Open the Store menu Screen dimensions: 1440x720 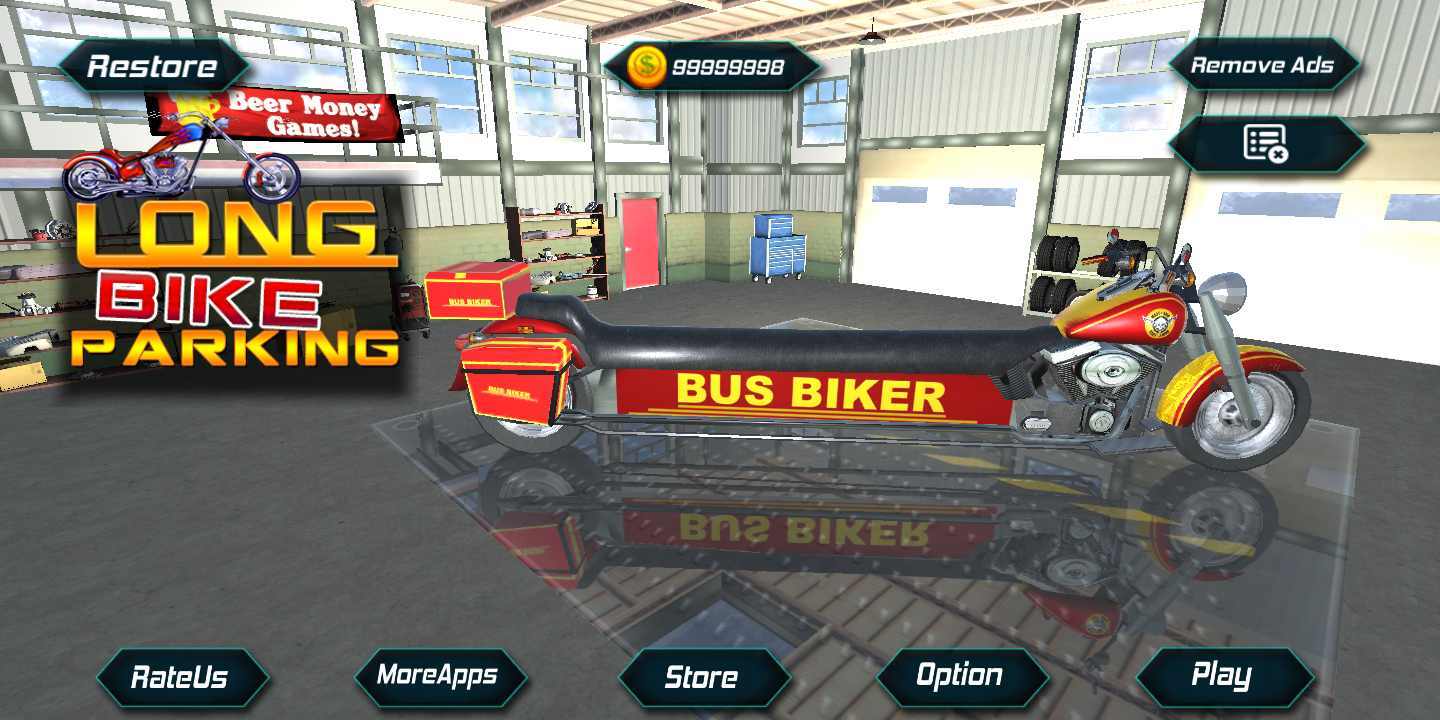tap(702, 677)
